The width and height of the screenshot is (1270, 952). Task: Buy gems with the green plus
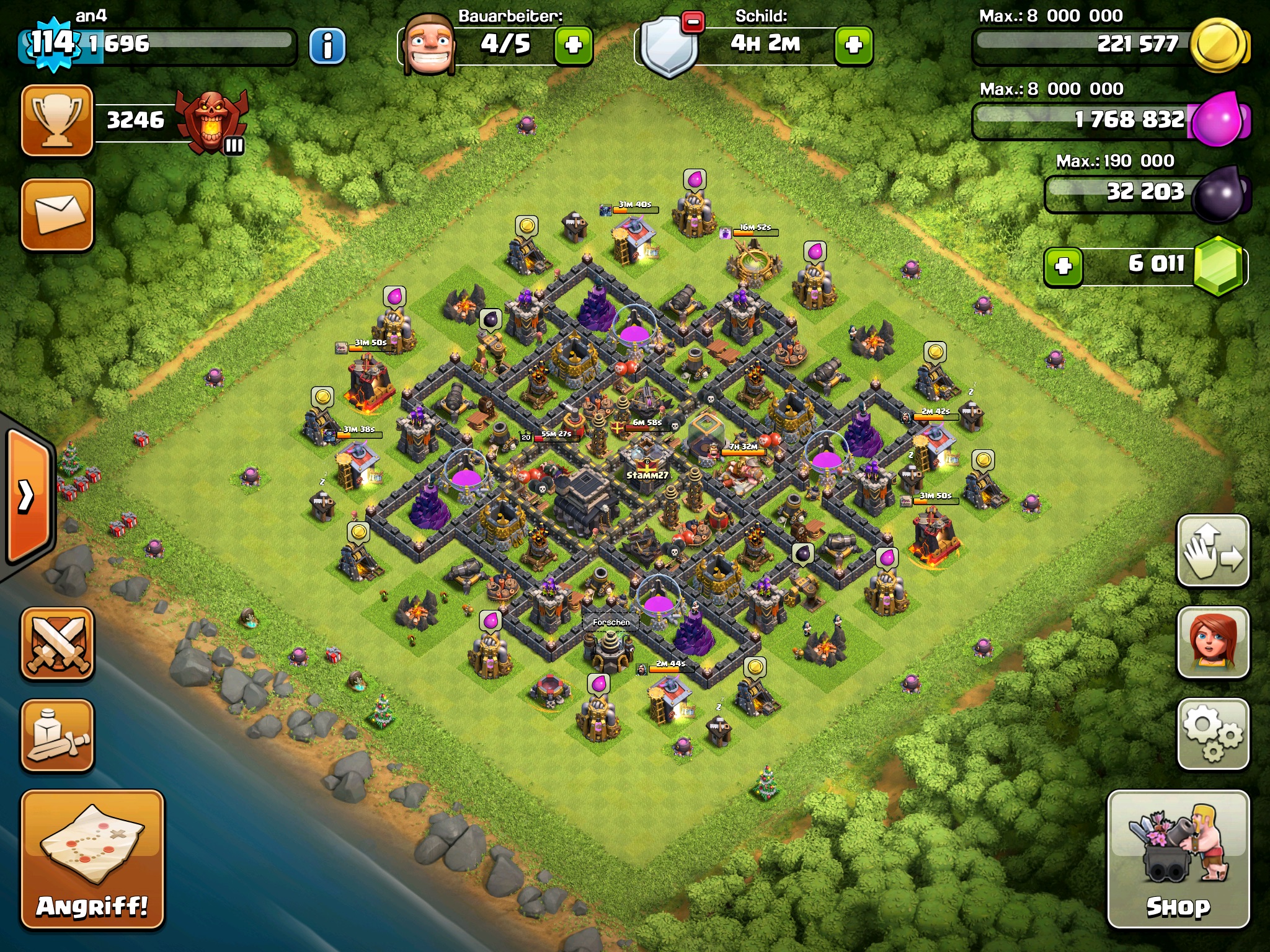click(1064, 267)
